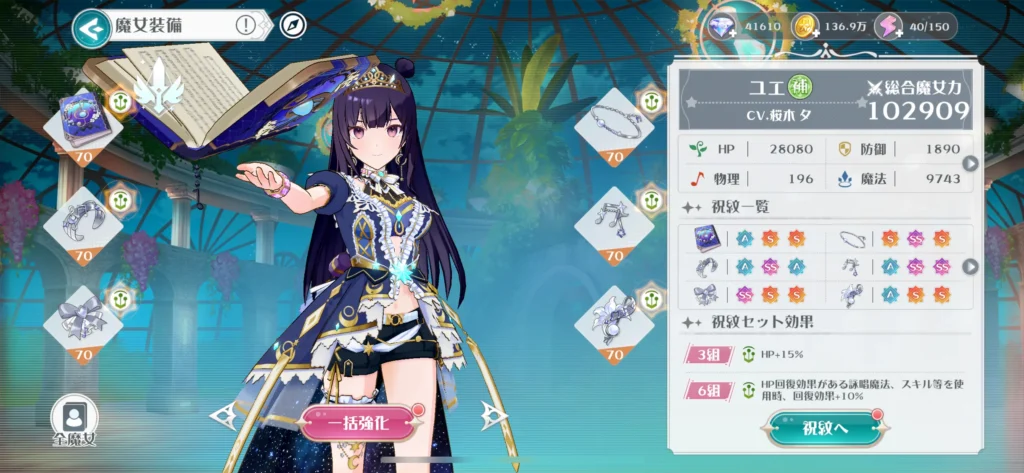Add gold coins via coin icon

(x=806, y=27)
